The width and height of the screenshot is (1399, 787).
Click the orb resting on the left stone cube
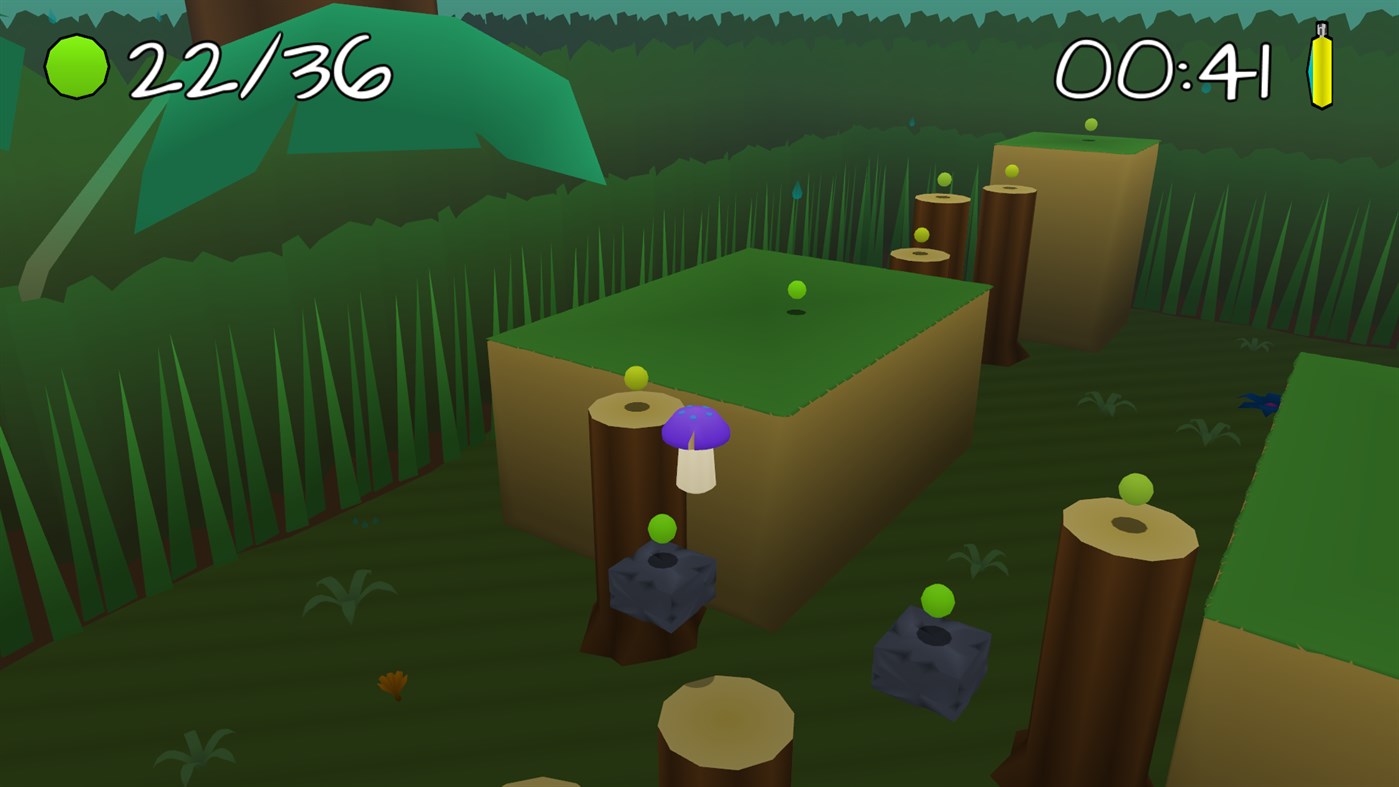[x=662, y=529]
